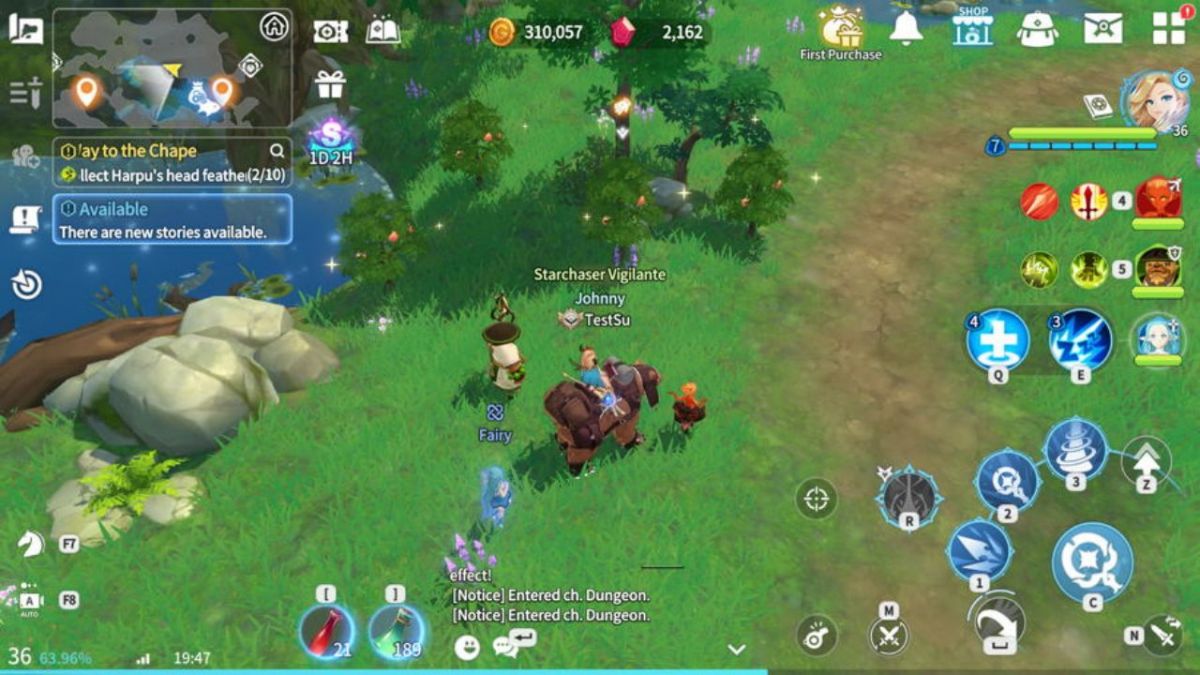
Task: Open the First Purchase offer
Action: click(x=841, y=32)
